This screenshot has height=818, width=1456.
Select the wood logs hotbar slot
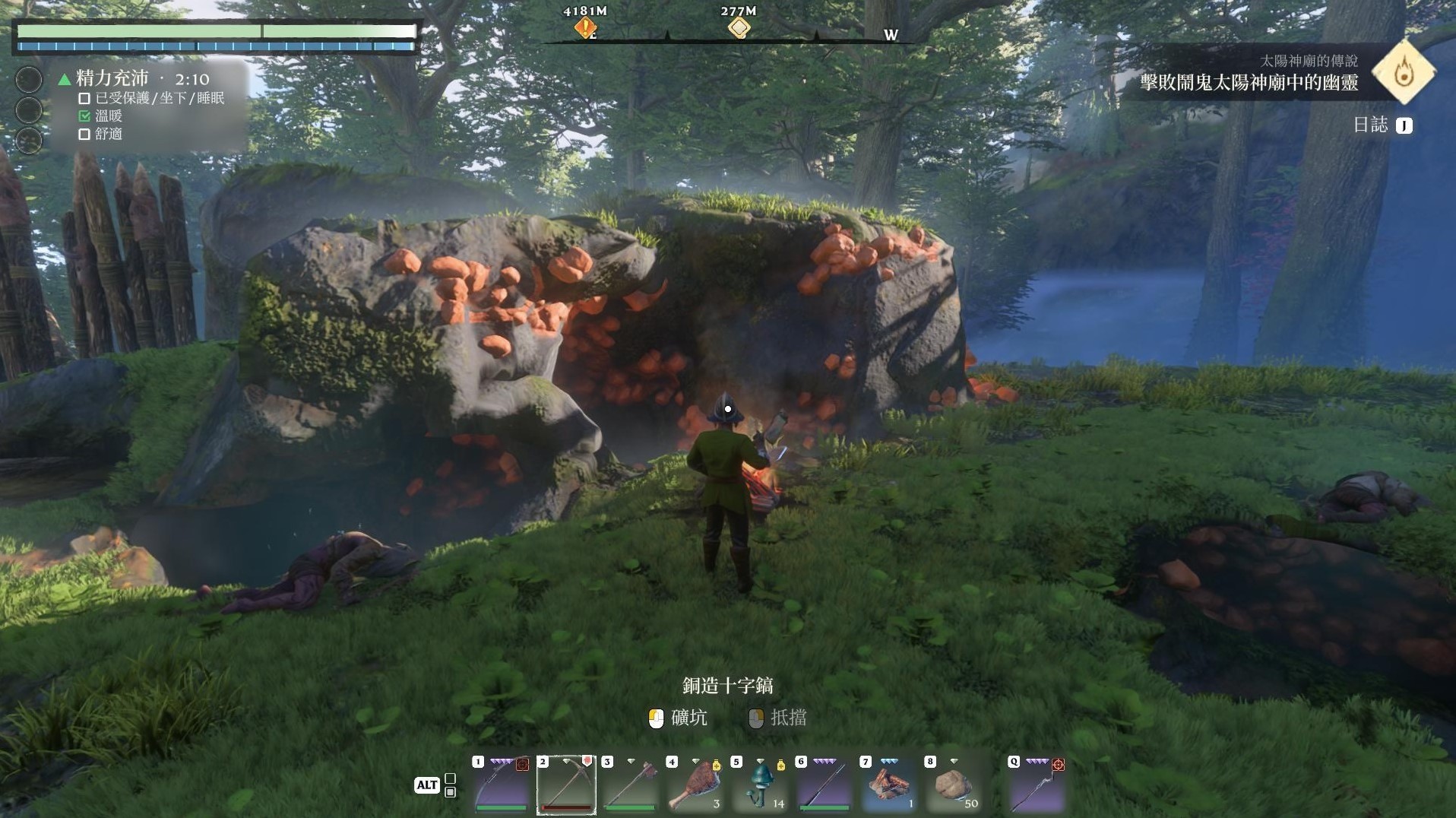pyautogui.click(x=888, y=785)
